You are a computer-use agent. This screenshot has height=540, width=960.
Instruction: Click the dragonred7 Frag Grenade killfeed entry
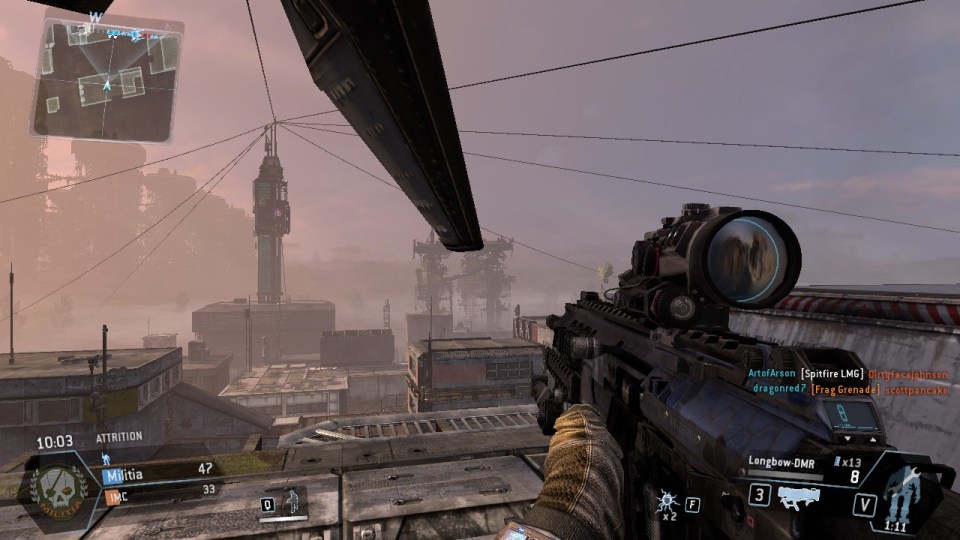848,388
